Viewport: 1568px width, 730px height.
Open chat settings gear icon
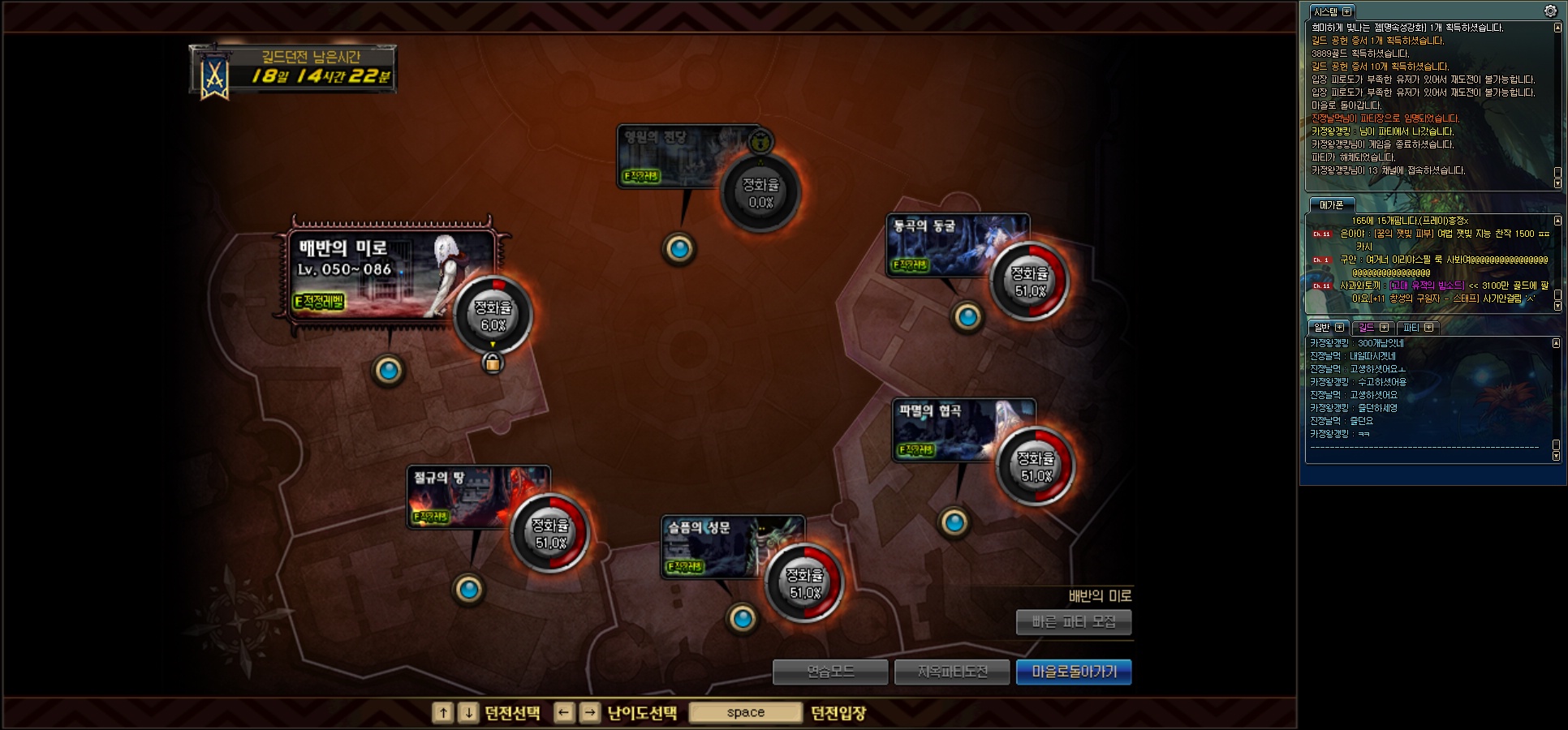point(1550,11)
